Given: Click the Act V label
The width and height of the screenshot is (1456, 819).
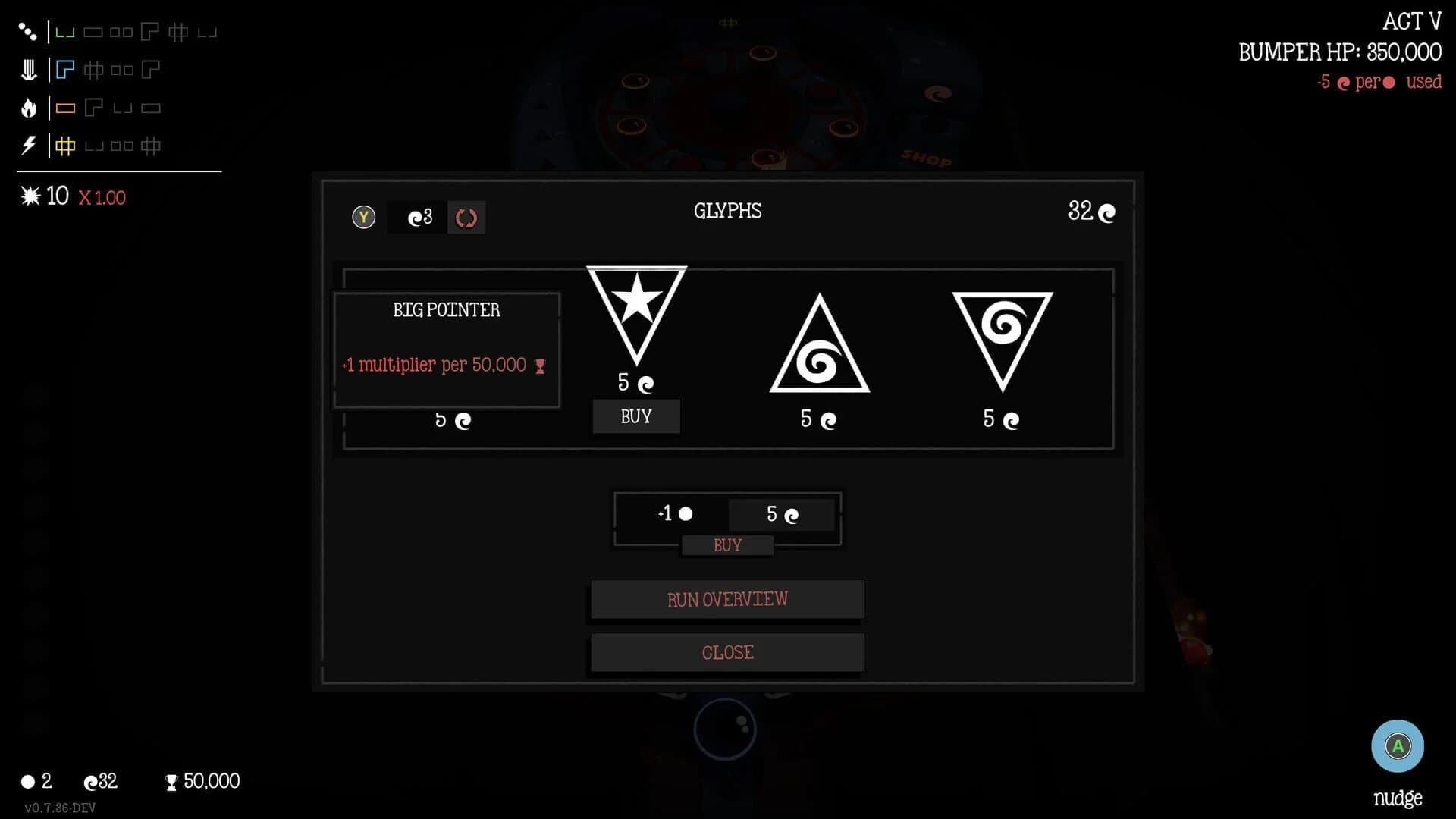Looking at the screenshot, I should (1412, 20).
